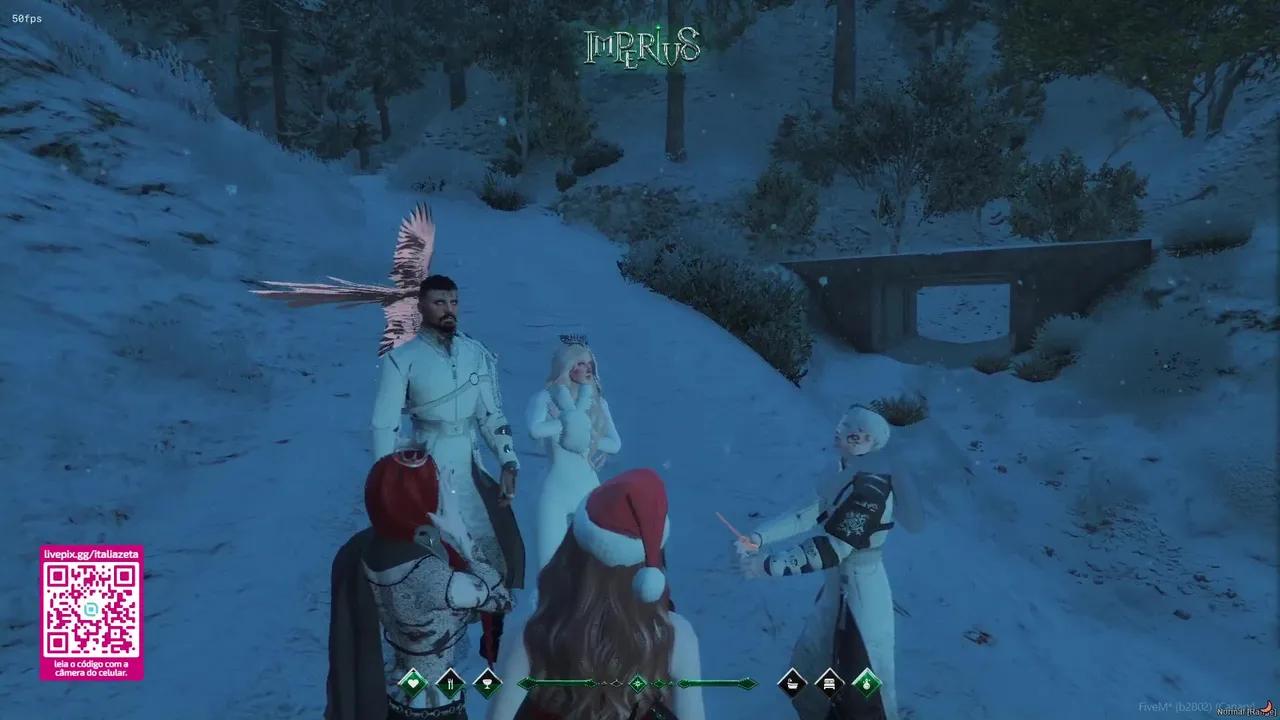Screen dimensions: 1280x720
Task: Click the Imperius server logo
Action: (641, 44)
